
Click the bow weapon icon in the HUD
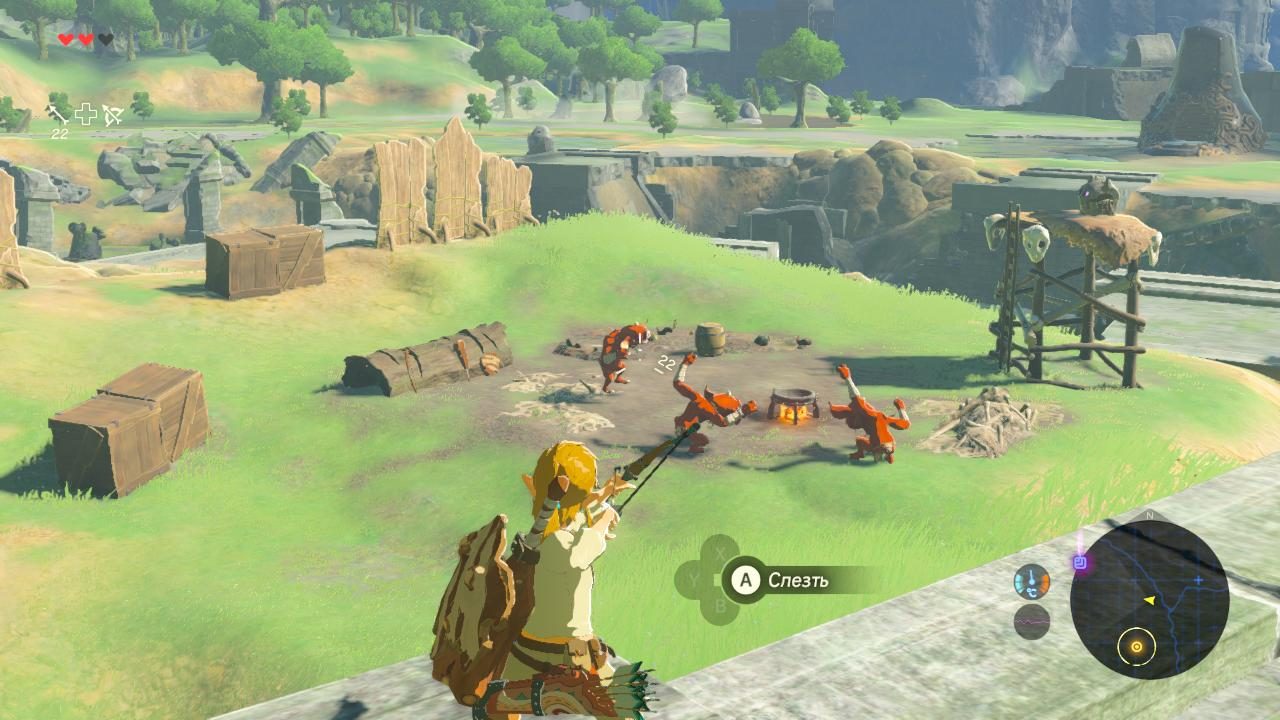[113, 113]
